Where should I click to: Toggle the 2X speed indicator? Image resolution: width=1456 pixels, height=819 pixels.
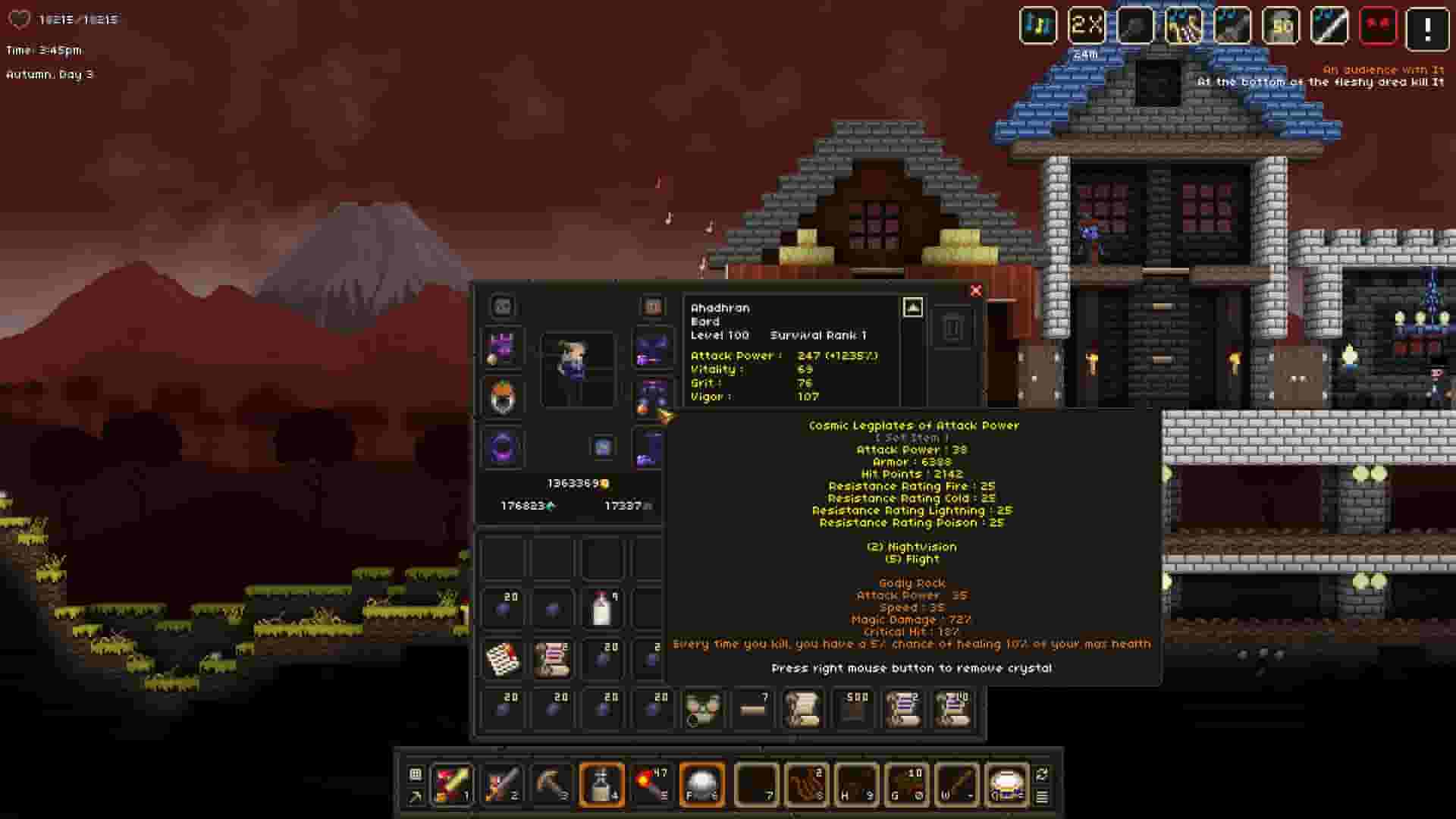coord(1086,25)
